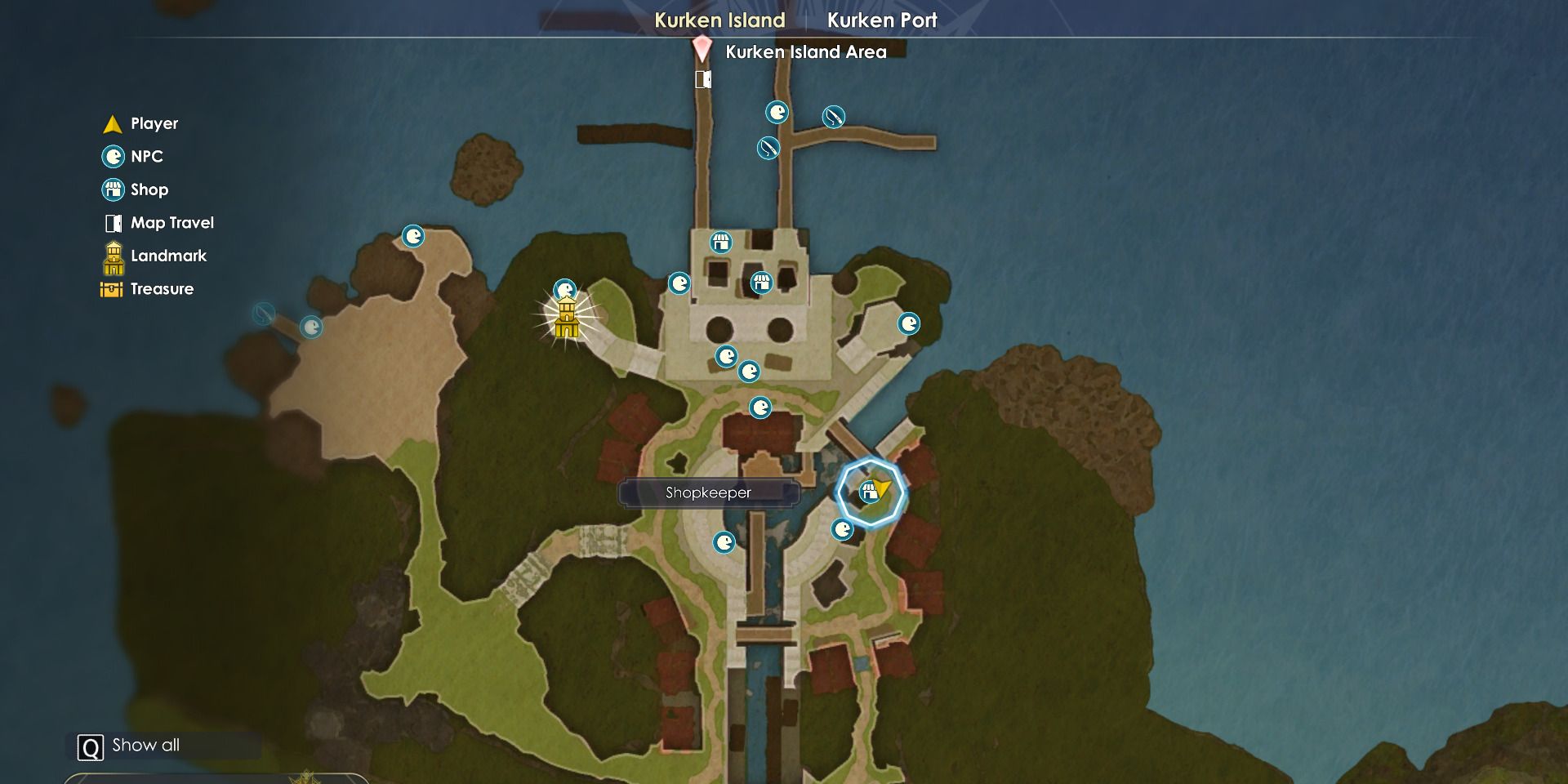Switch to the Kurken Port tab

(882, 20)
